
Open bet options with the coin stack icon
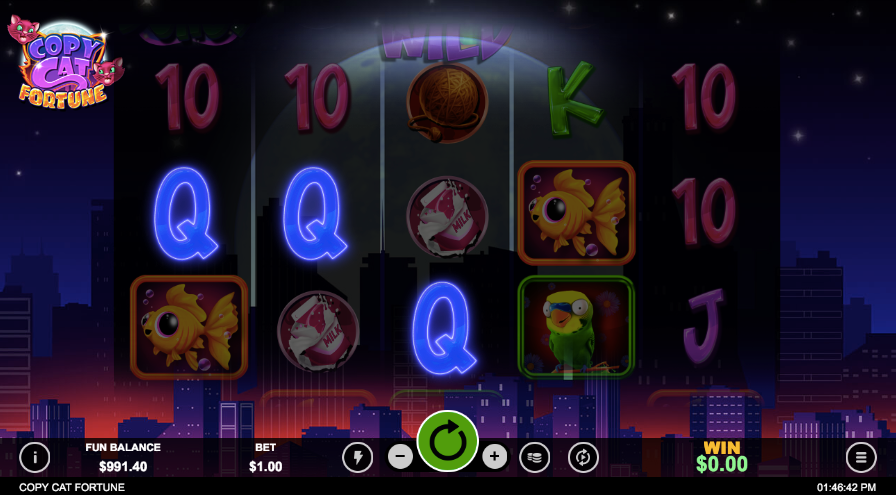pyautogui.click(x=534, y=457)
